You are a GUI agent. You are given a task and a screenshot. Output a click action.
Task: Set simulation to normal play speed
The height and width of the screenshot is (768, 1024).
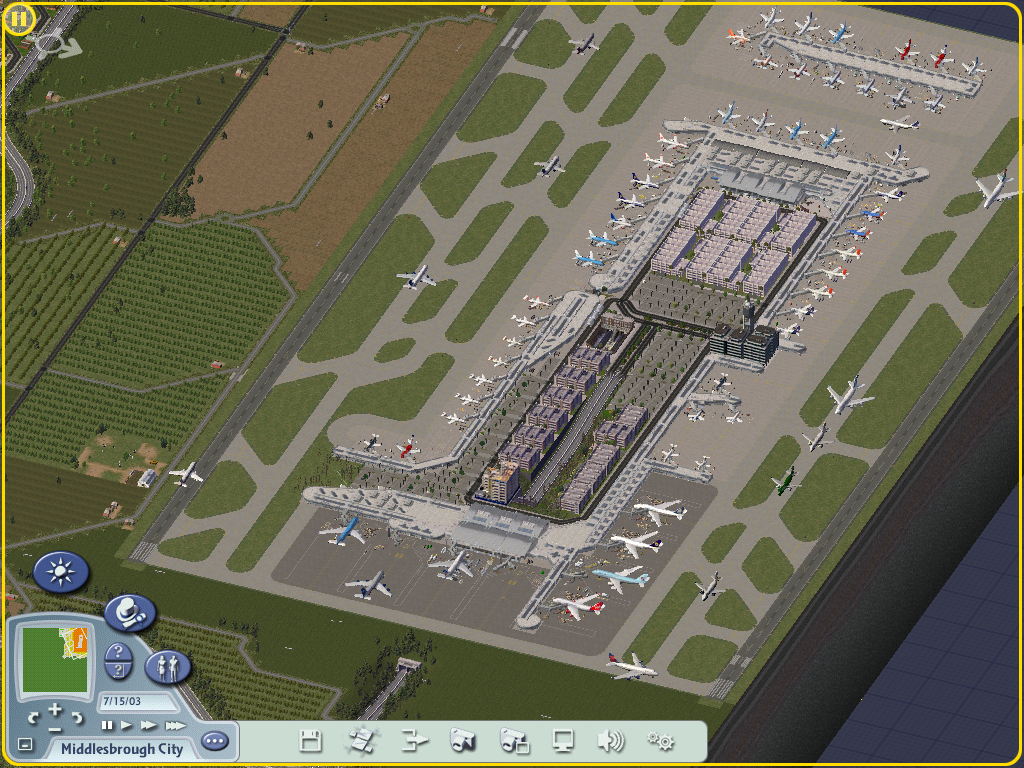pyautogui.click(x=127, y=725)
